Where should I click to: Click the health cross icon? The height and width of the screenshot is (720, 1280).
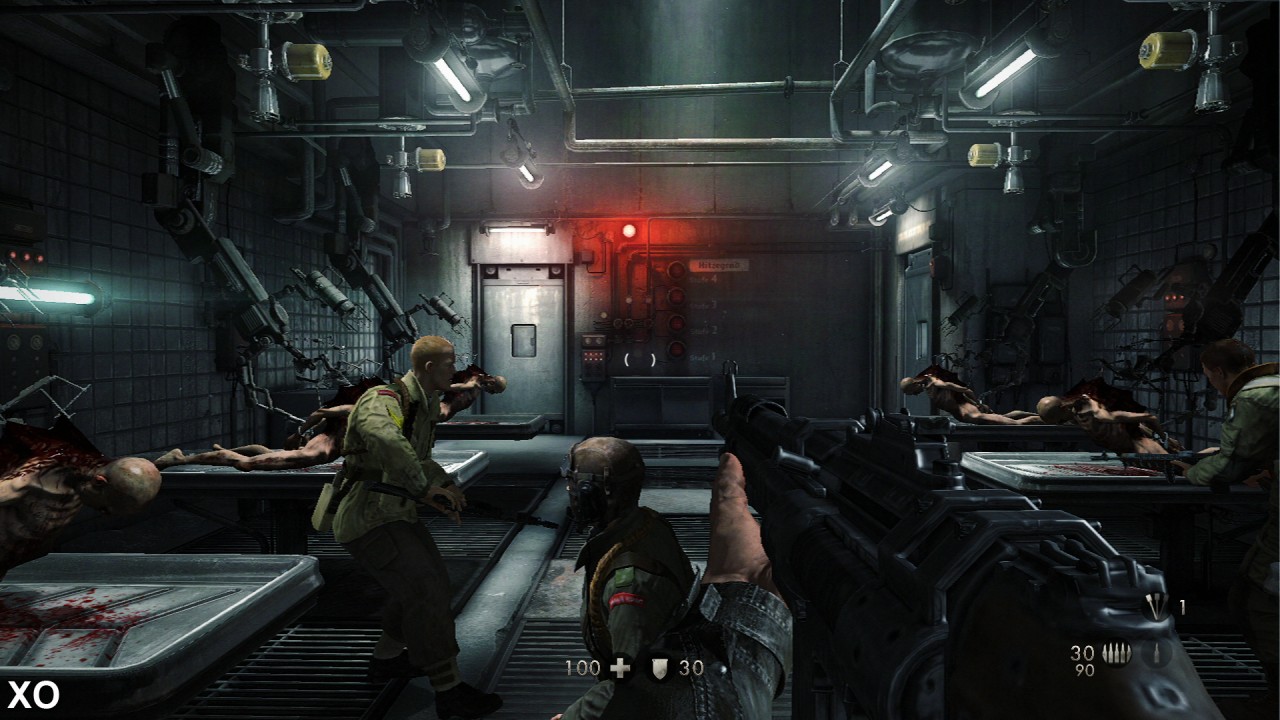click(x=621, y=668)
